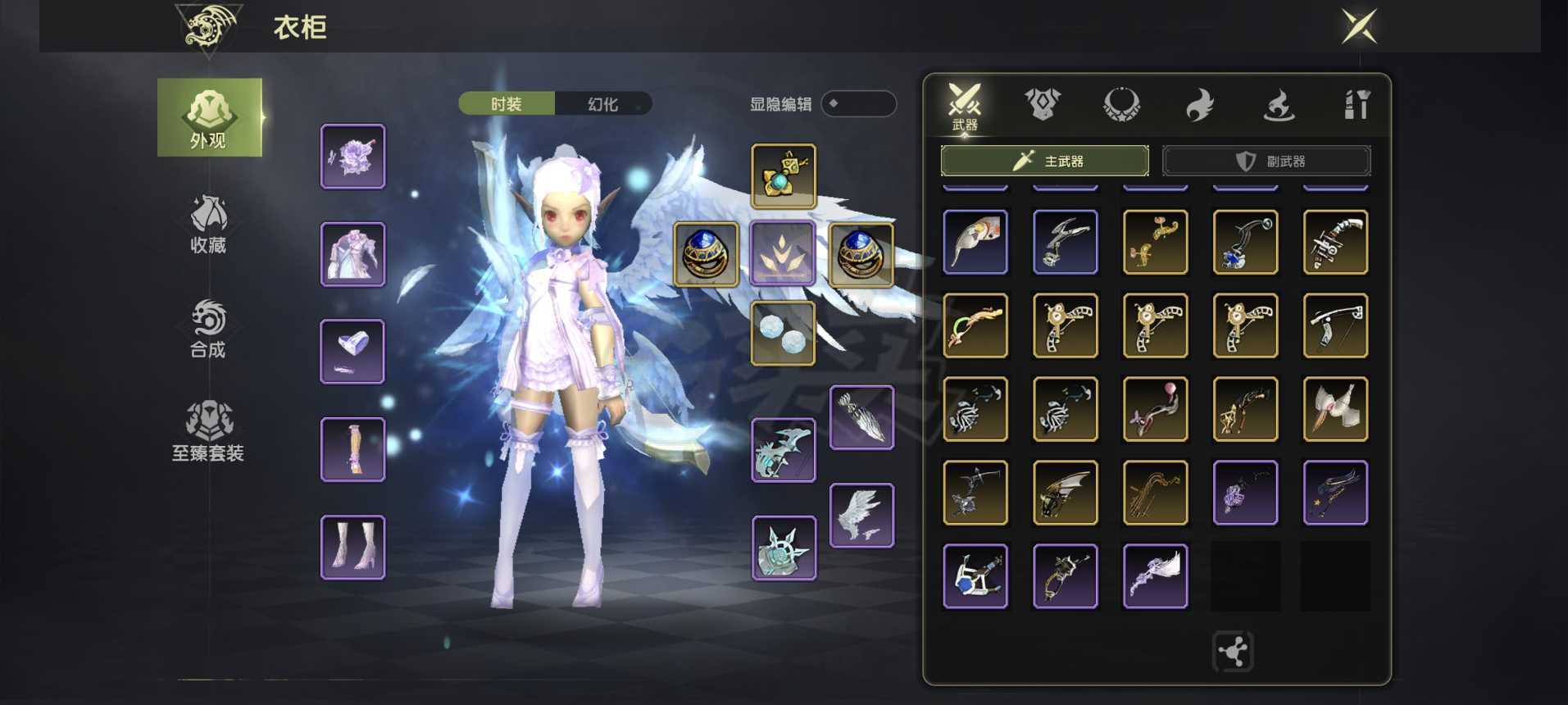The width and height of the screenshot is (1568, 705).
Task: Close the wardrobe screen
Action: [1358, 27]
